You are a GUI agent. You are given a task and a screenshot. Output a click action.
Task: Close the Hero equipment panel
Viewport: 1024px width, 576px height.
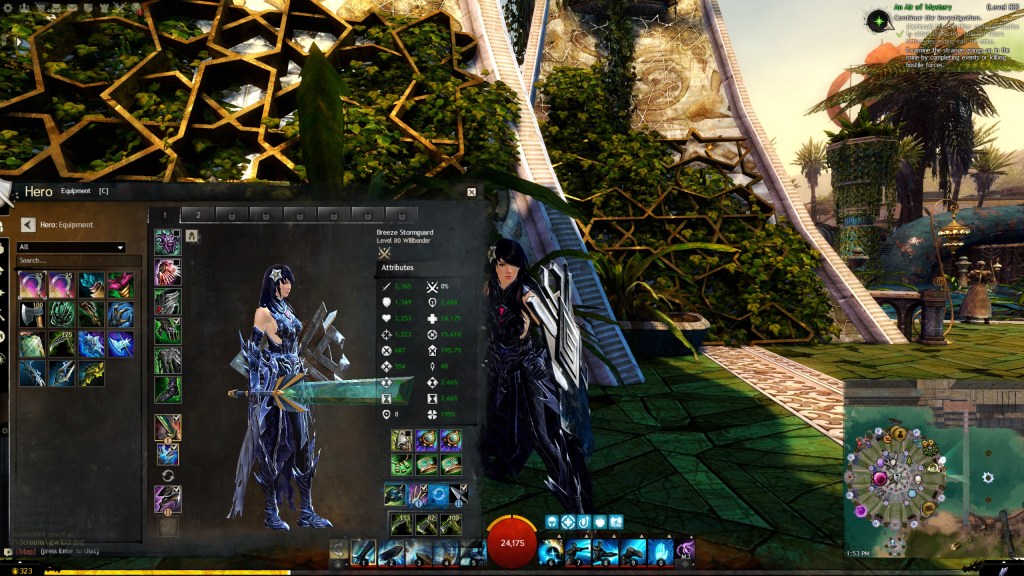pos(471,191)
